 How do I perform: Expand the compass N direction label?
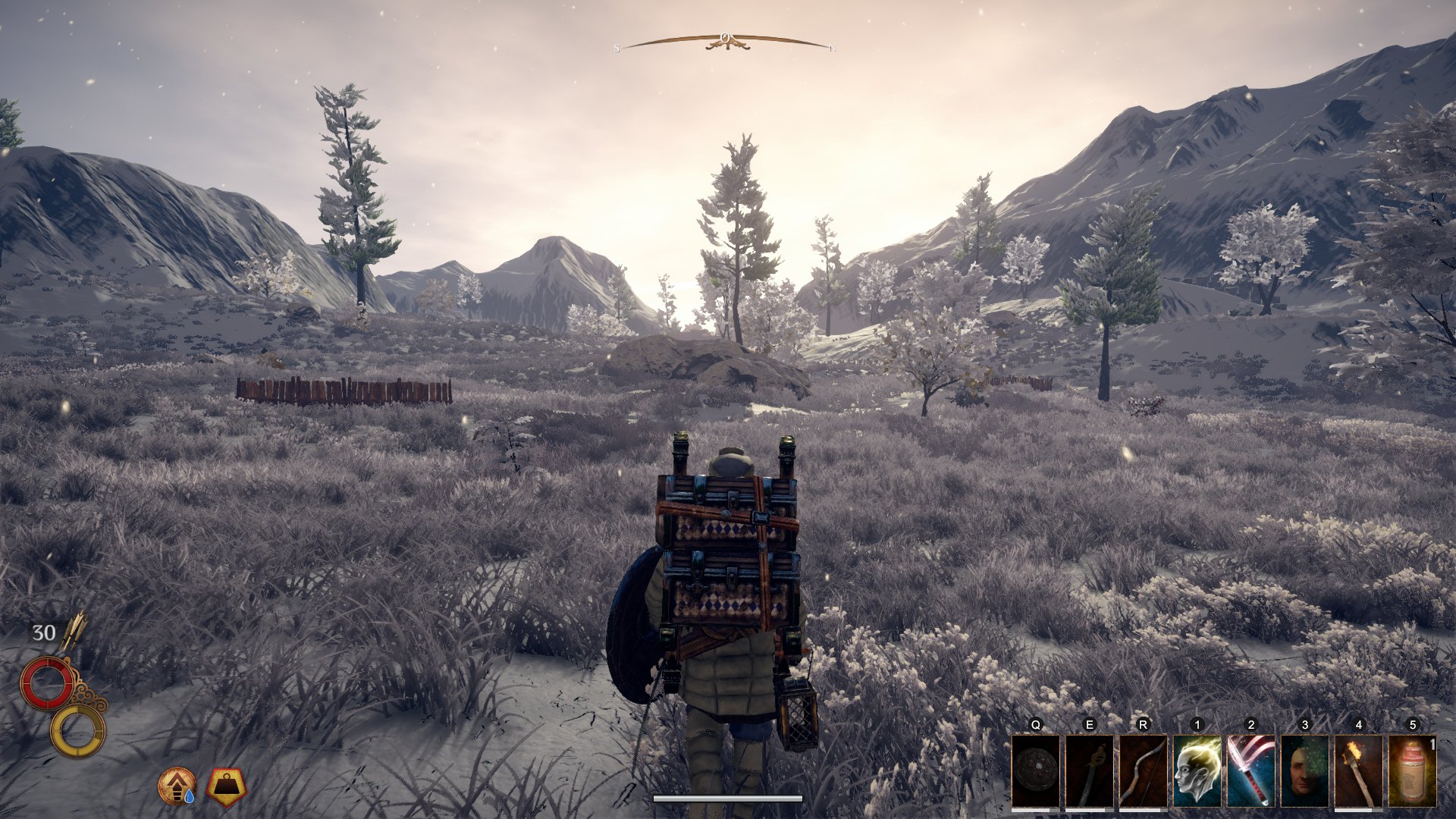(x=834, y=48)
